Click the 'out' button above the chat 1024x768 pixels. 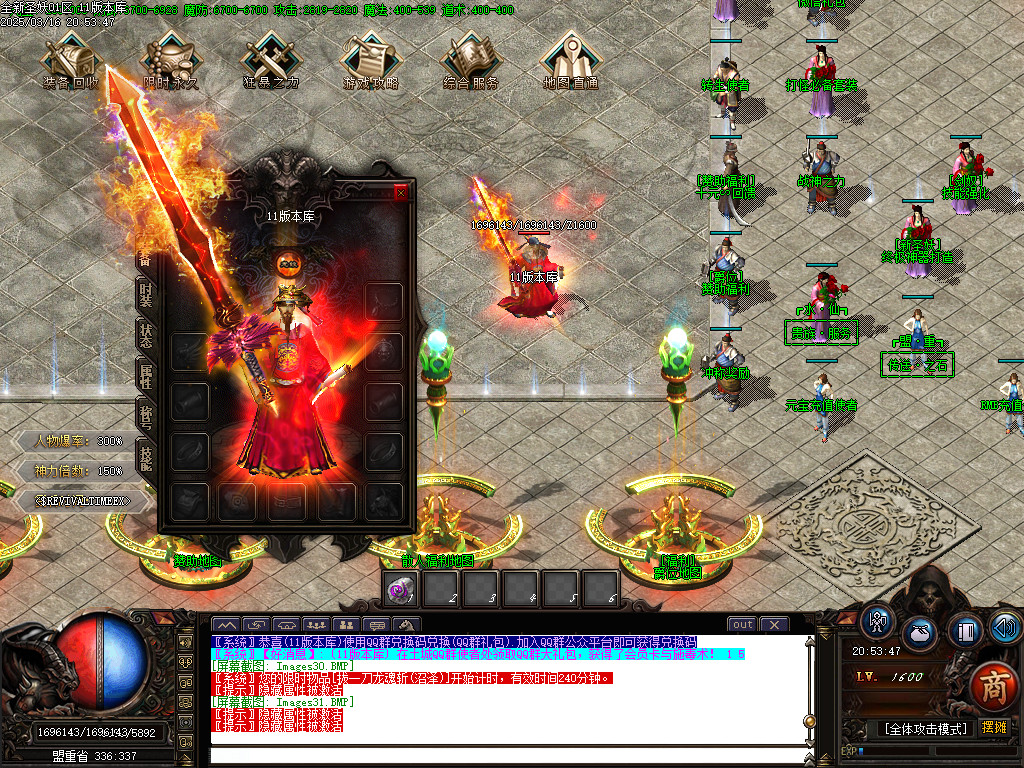coord(742,625)
